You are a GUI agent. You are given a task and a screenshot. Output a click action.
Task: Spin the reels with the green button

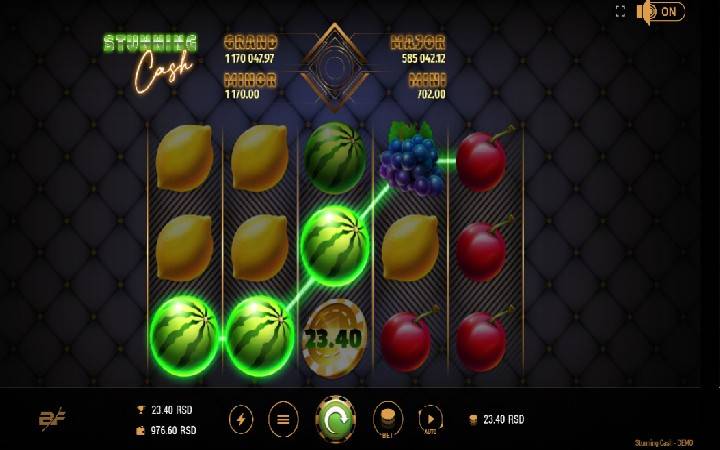(336, 418)
